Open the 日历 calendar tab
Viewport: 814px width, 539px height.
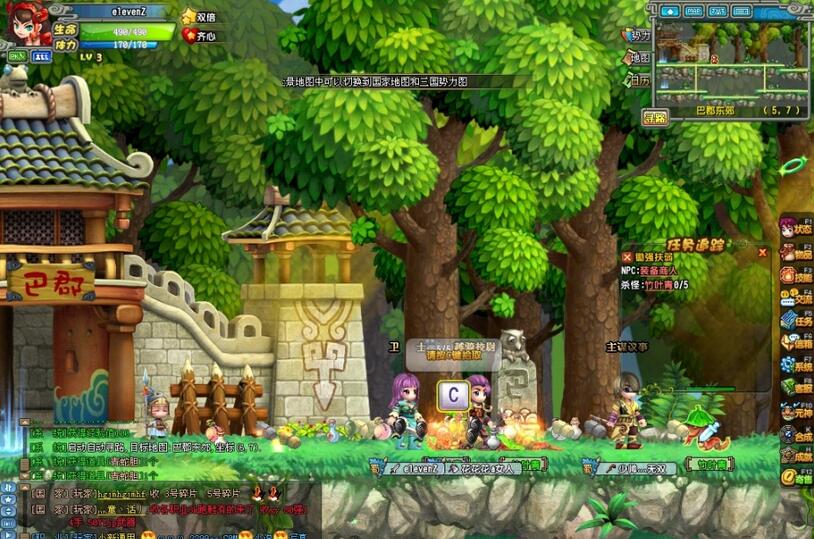tap(638, 80)
